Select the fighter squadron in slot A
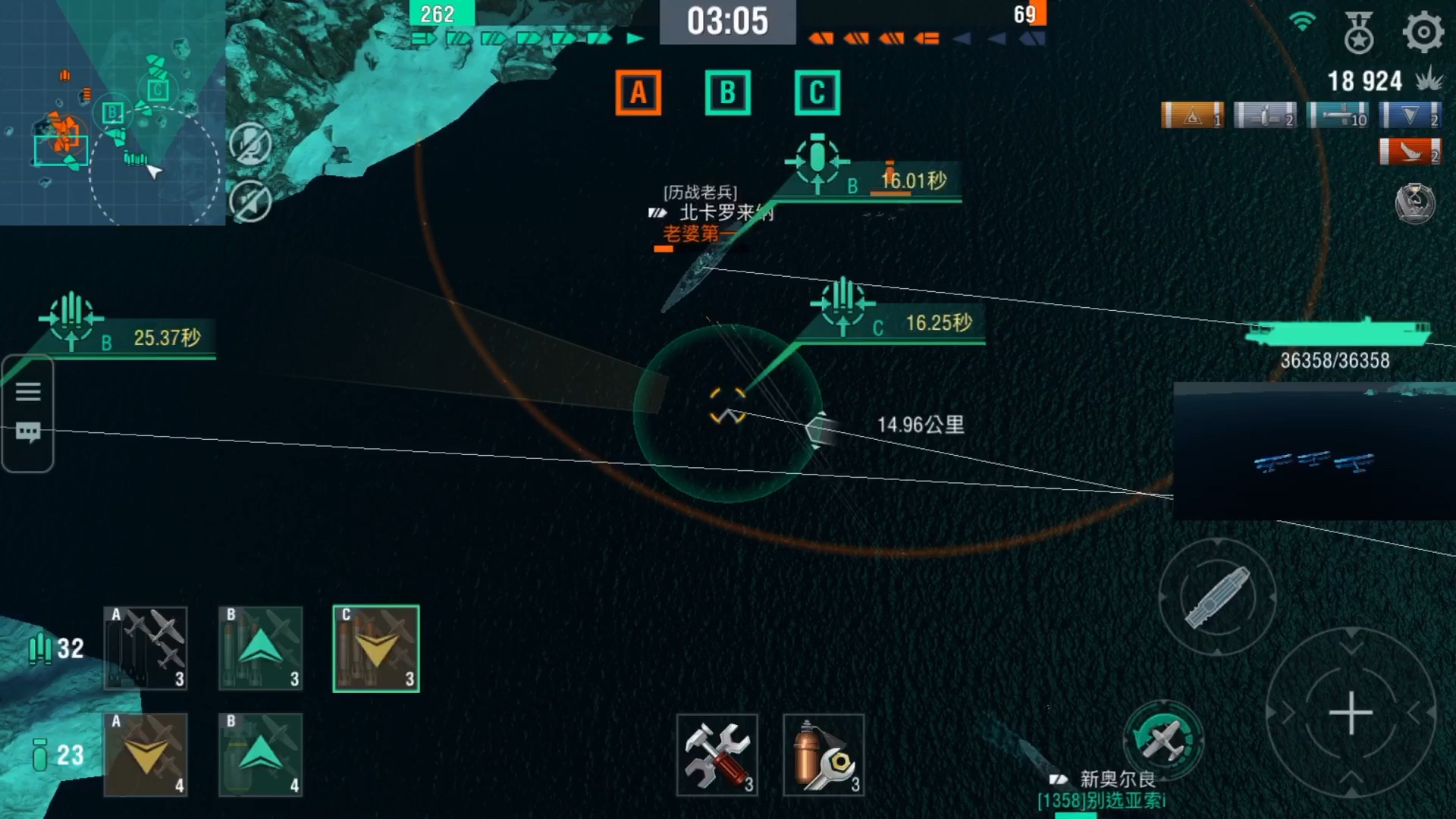Screen dimensions: 1456x819 pos(146,648)
